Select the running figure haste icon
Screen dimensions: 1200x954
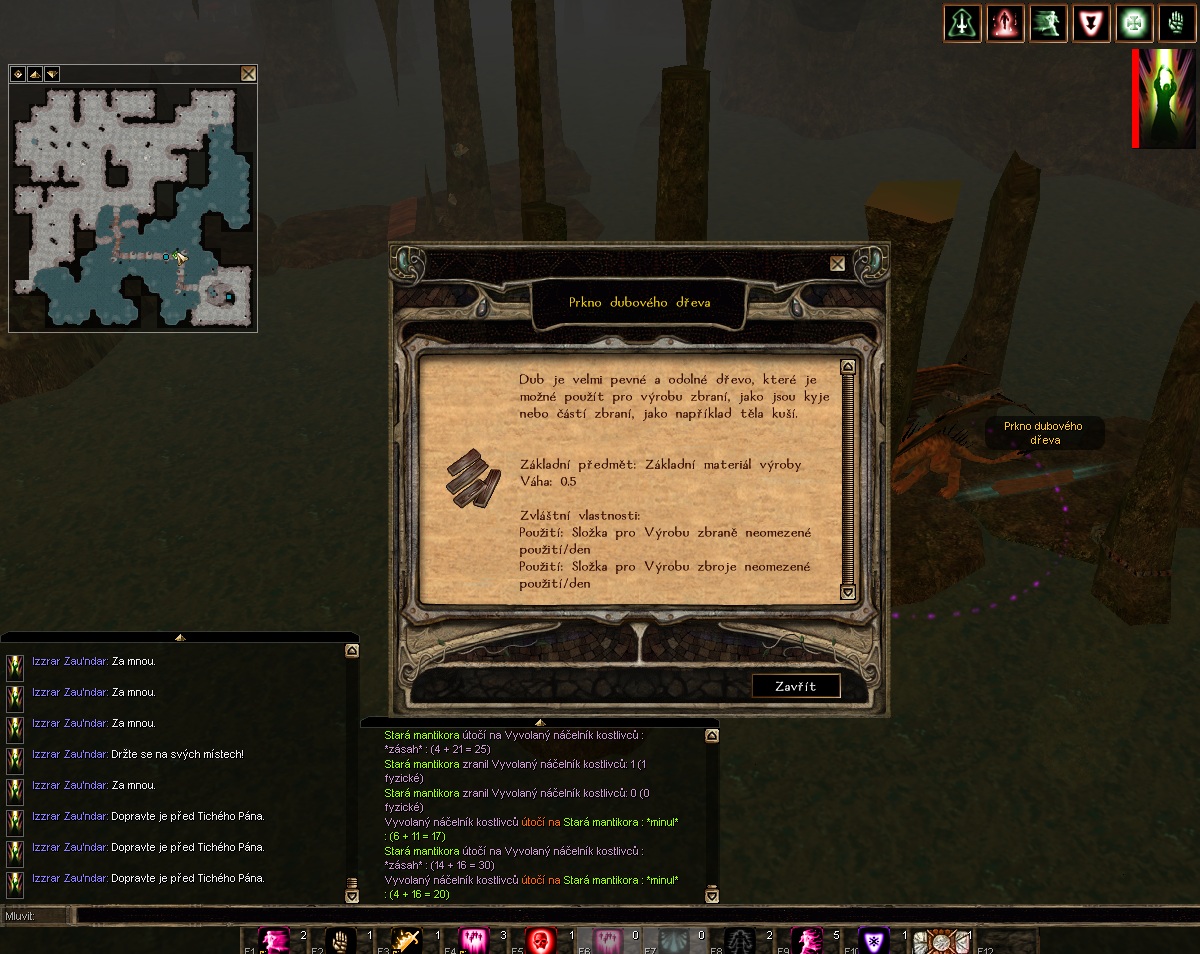tap(1048, 23)
